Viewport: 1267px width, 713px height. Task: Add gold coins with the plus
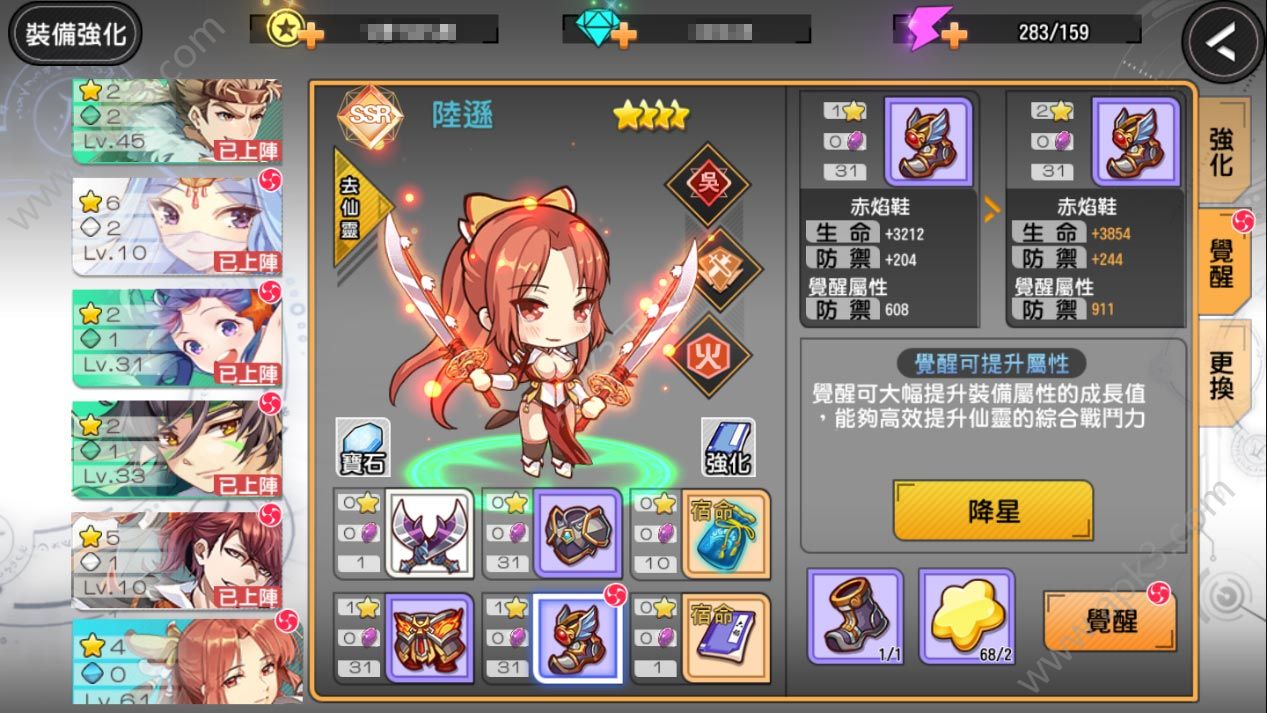click(x=312, y=35)
